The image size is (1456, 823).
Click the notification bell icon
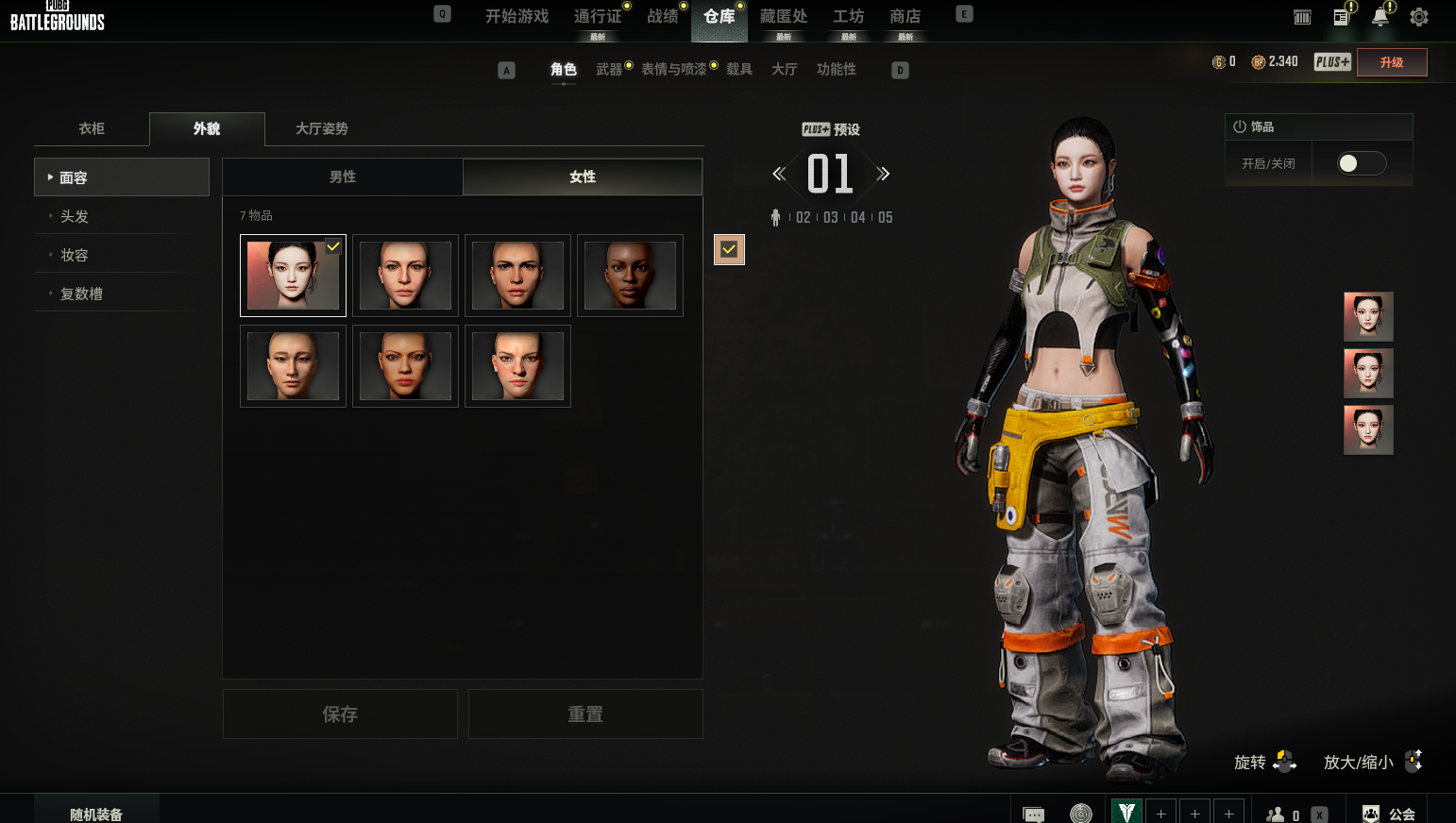click(1380, 17)
